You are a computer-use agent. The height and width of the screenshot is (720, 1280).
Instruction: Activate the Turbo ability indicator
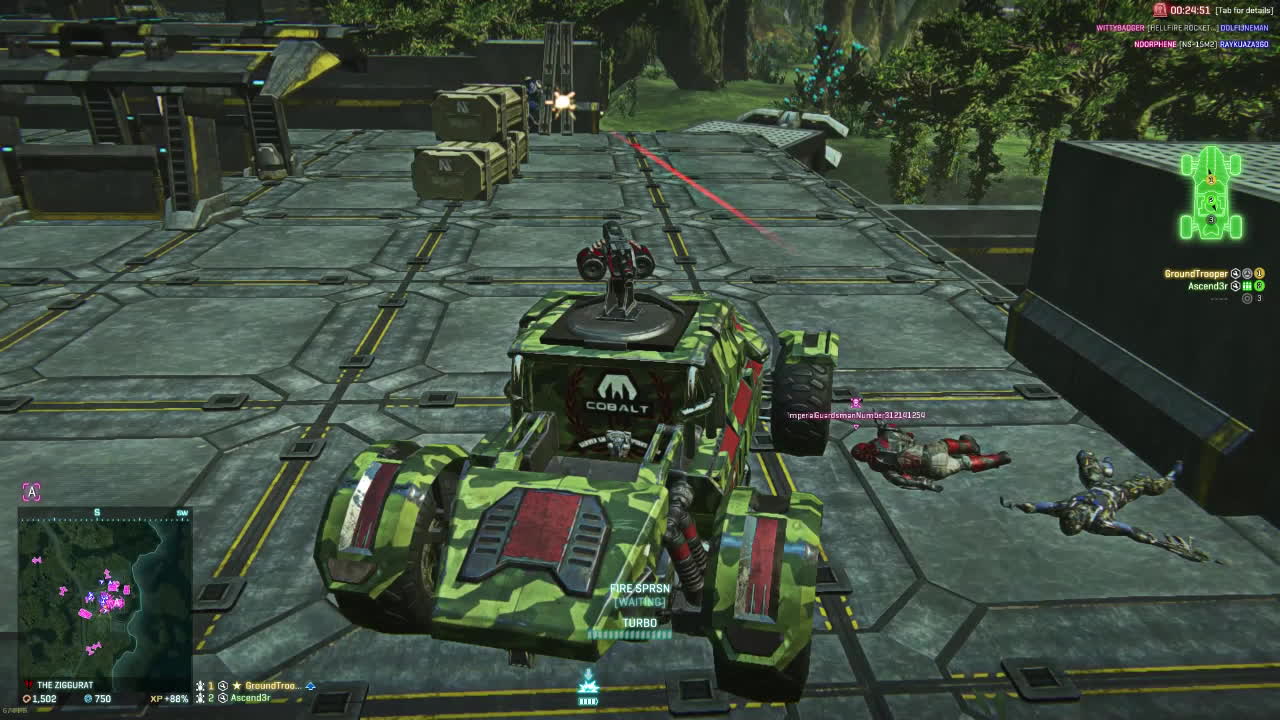[640, 623]
